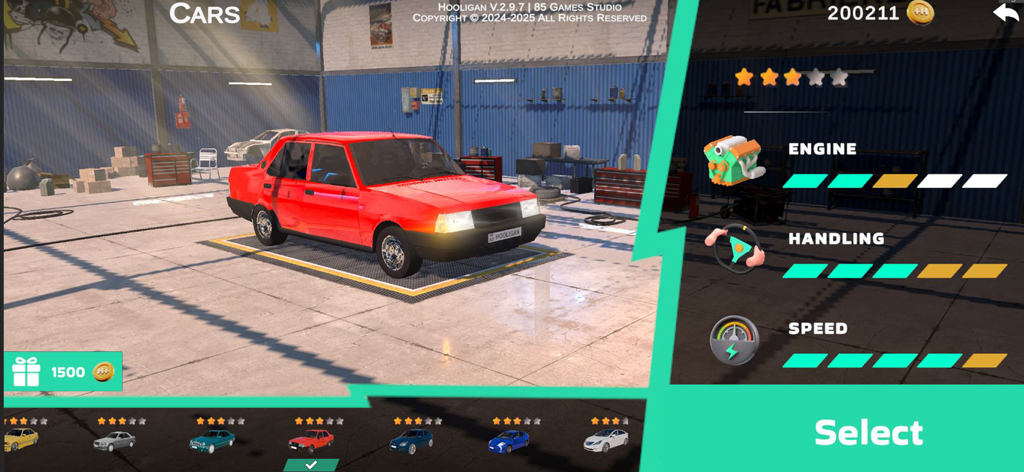Viewport: 1024px width, 472px height.
Task: Open the steering wheel handling icon
Action: [734, 250]
